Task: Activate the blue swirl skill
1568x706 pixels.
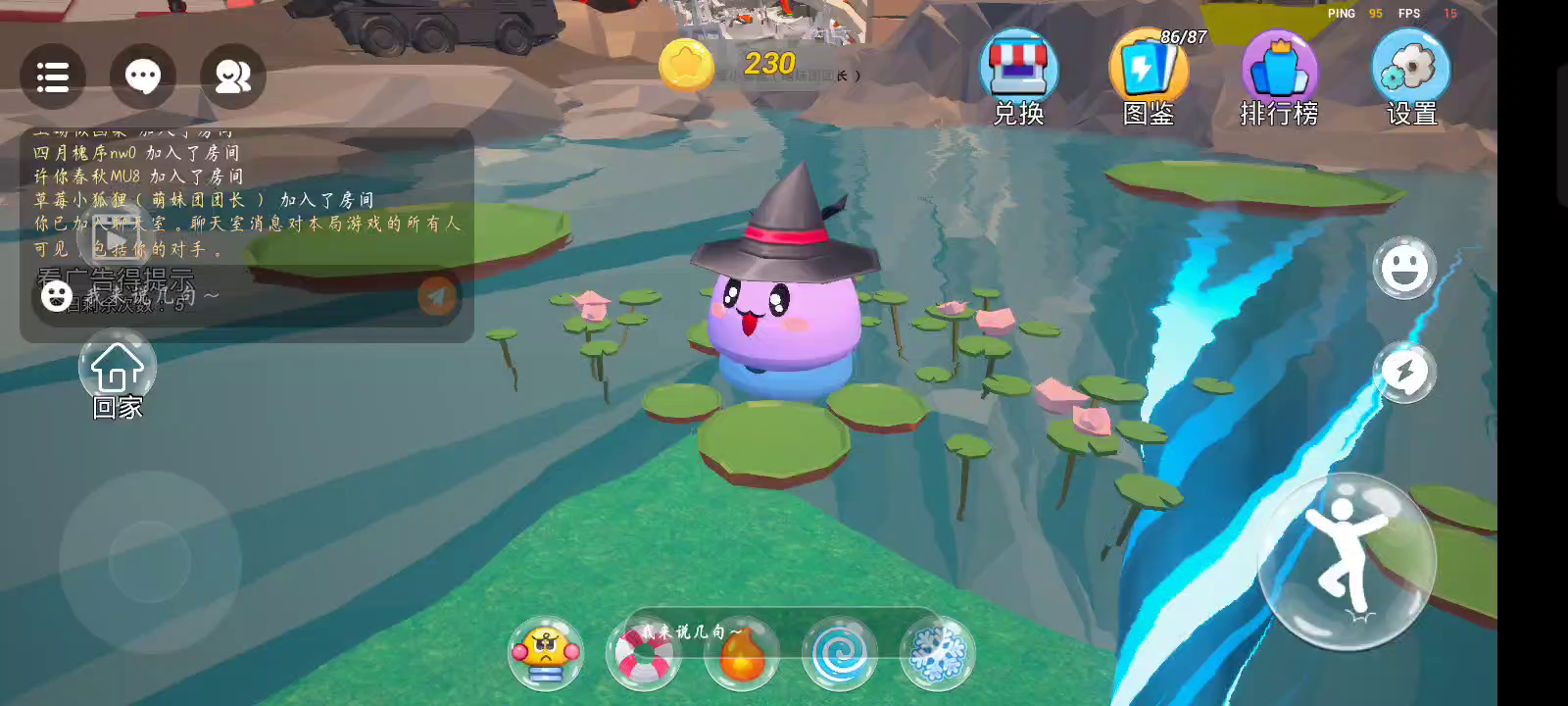Action: coord(839,653)
